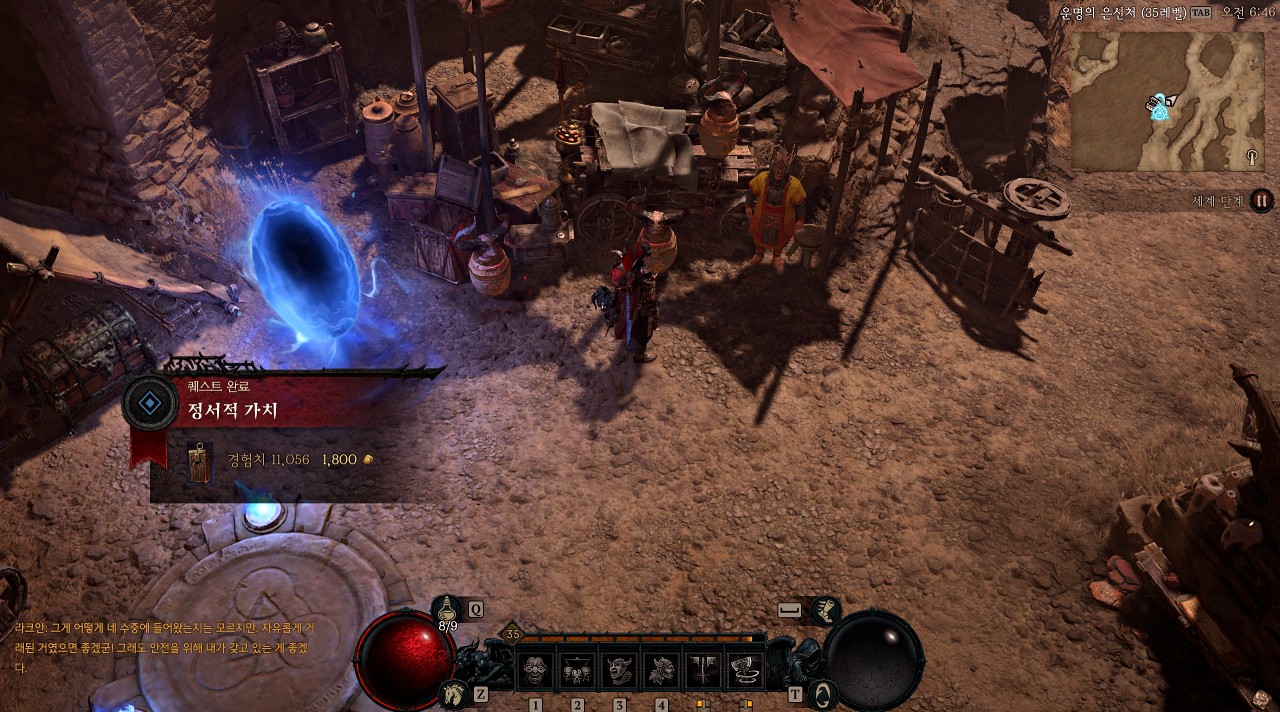Activate the bald grimacing face skill
The image size is (1280, 712).
535,670
